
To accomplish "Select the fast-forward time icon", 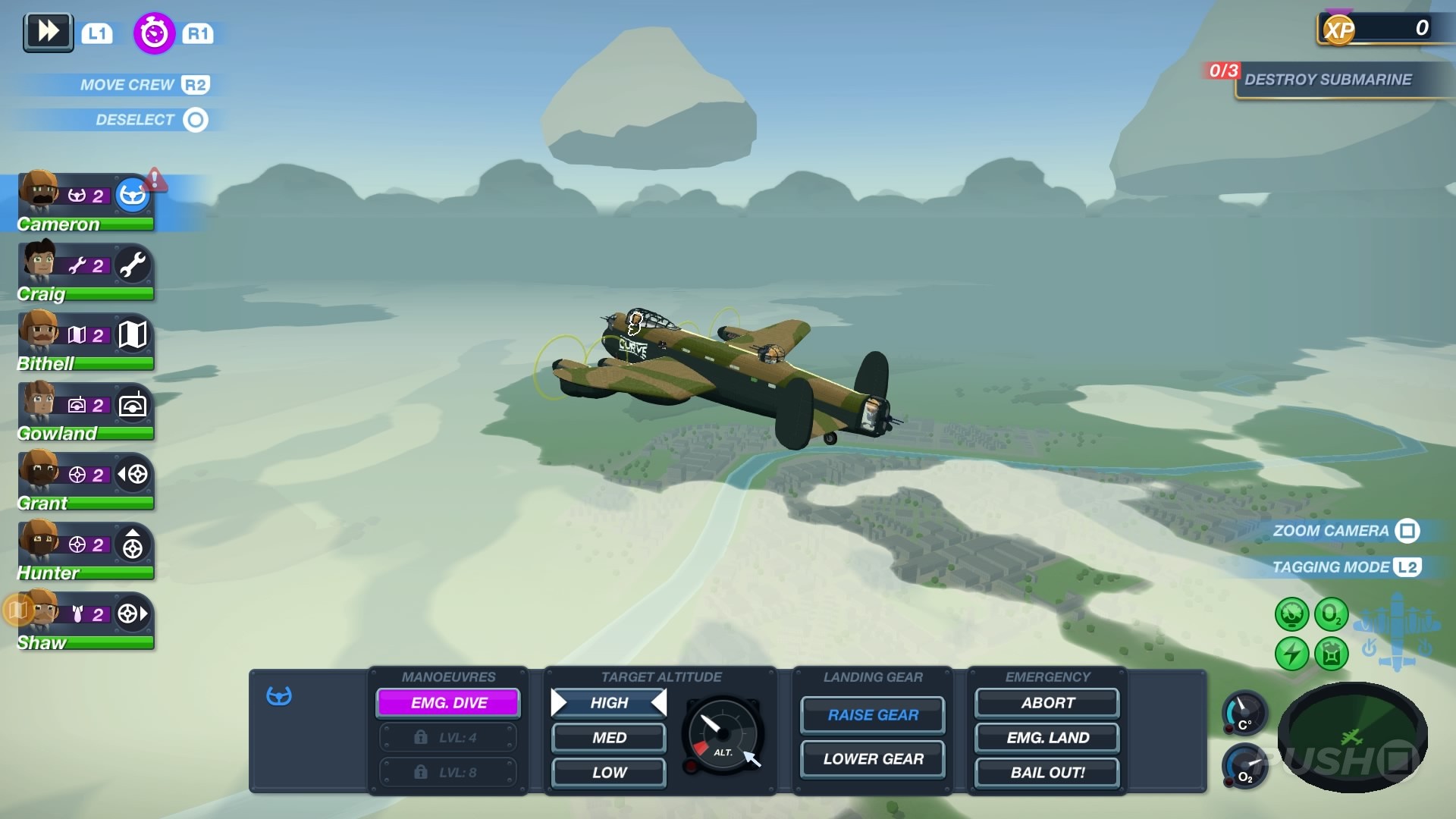I will (x=48, y=32).
